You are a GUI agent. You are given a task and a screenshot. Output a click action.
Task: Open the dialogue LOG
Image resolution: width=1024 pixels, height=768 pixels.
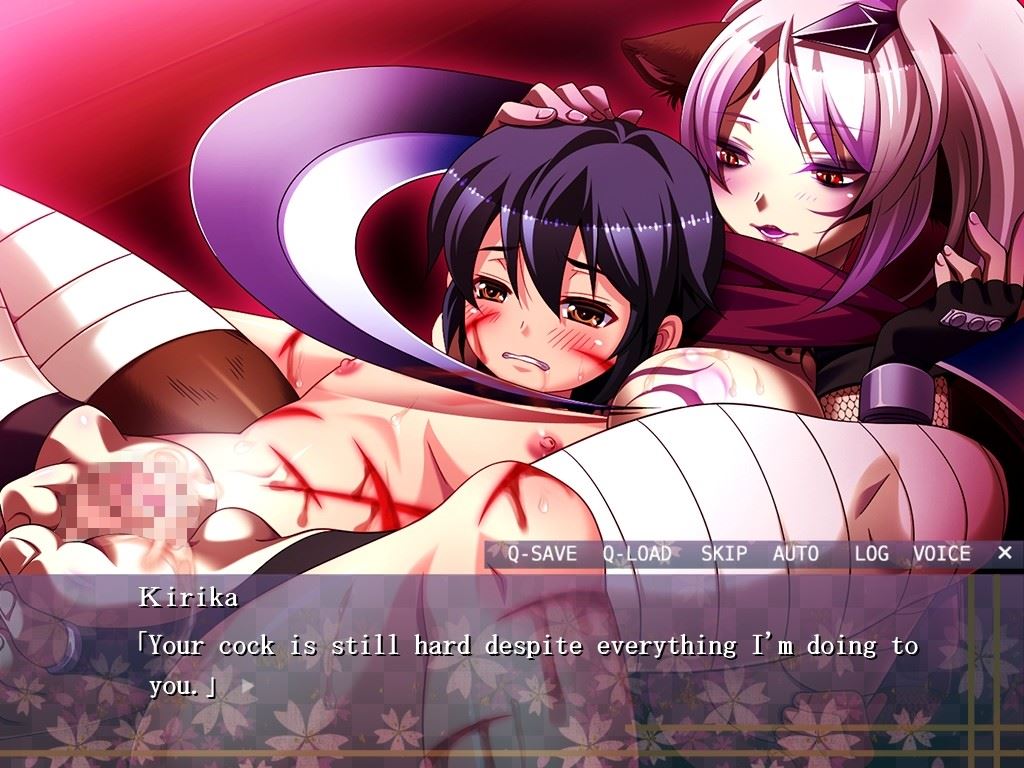click(x=871, y=553)
